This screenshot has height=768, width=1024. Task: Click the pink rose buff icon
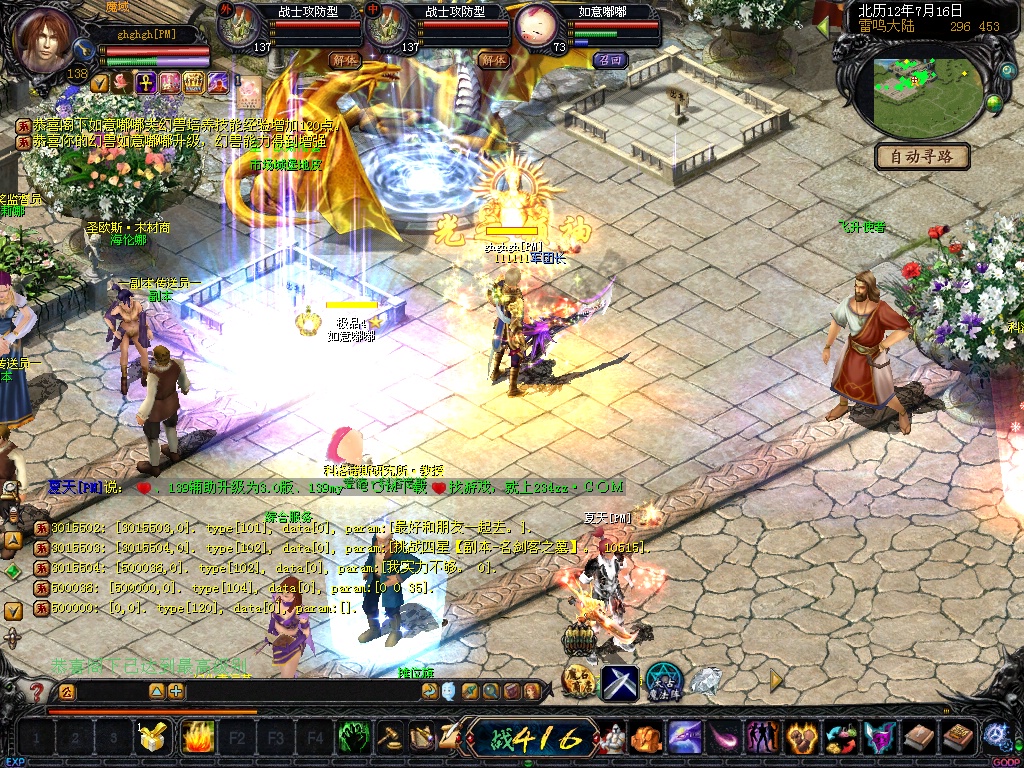click(122, 83)
